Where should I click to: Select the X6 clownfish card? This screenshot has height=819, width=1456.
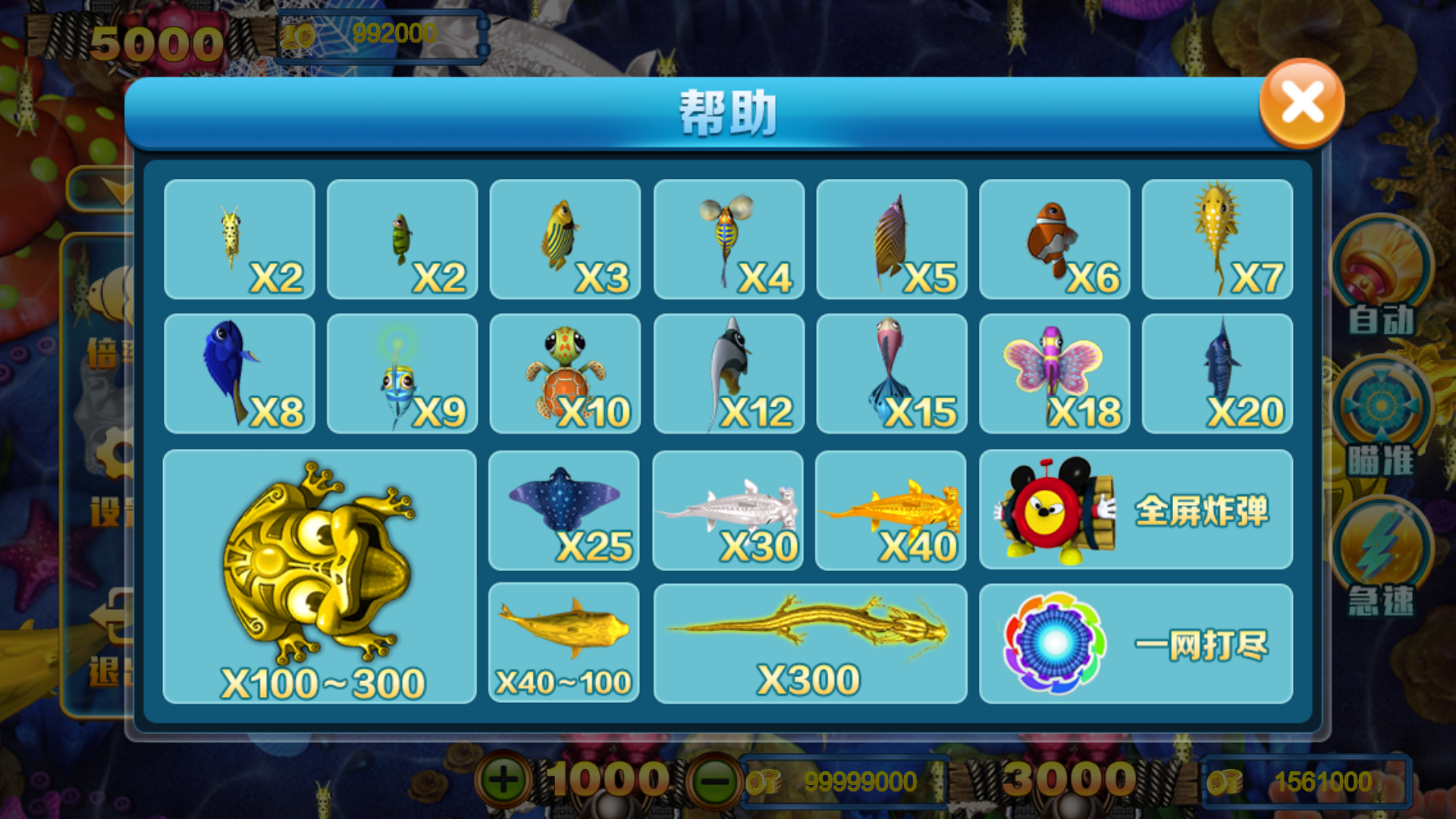coord(1054,239)
